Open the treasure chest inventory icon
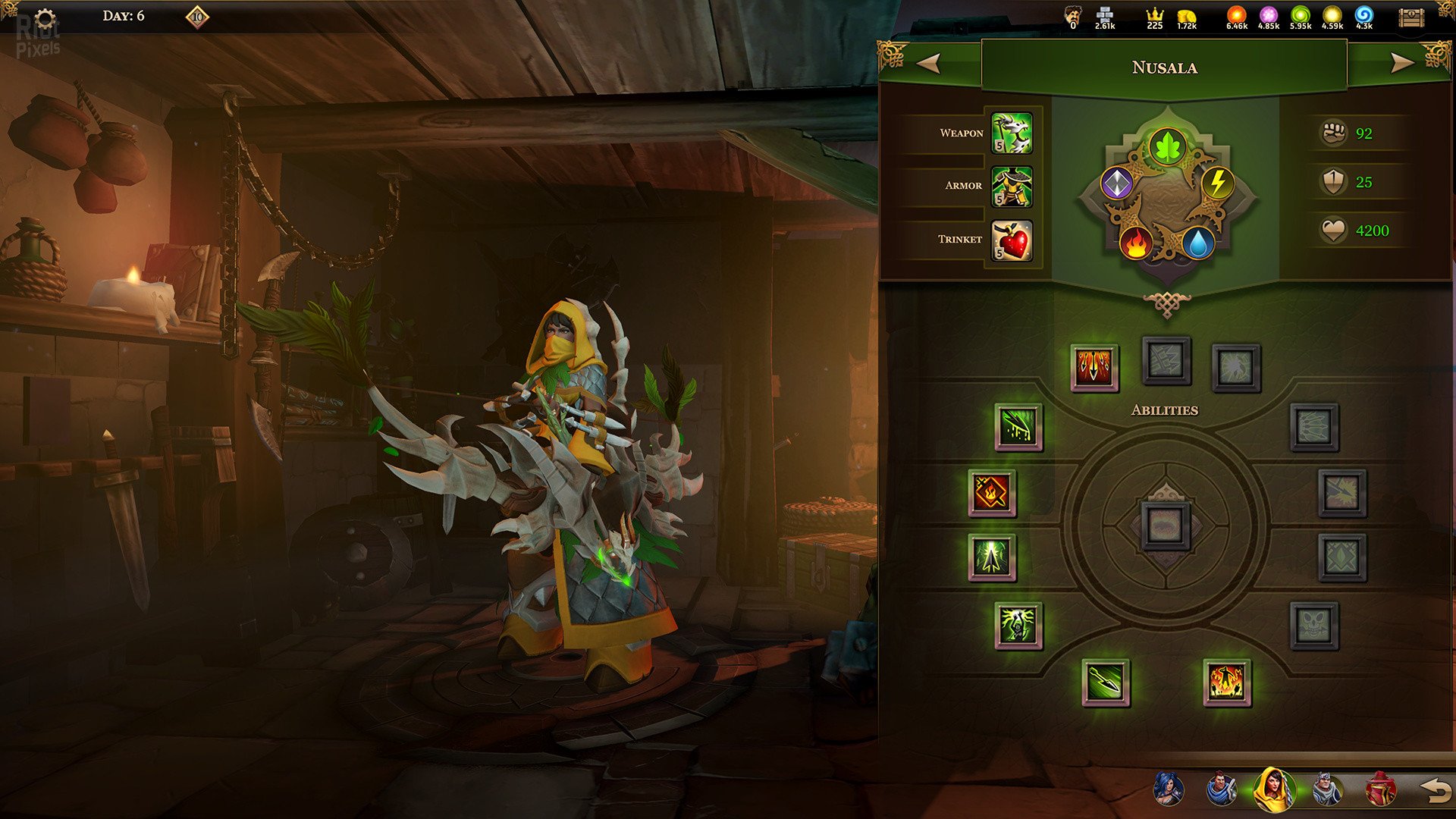The width and height of the screenshot is (1456, 819). [1411, 18]
